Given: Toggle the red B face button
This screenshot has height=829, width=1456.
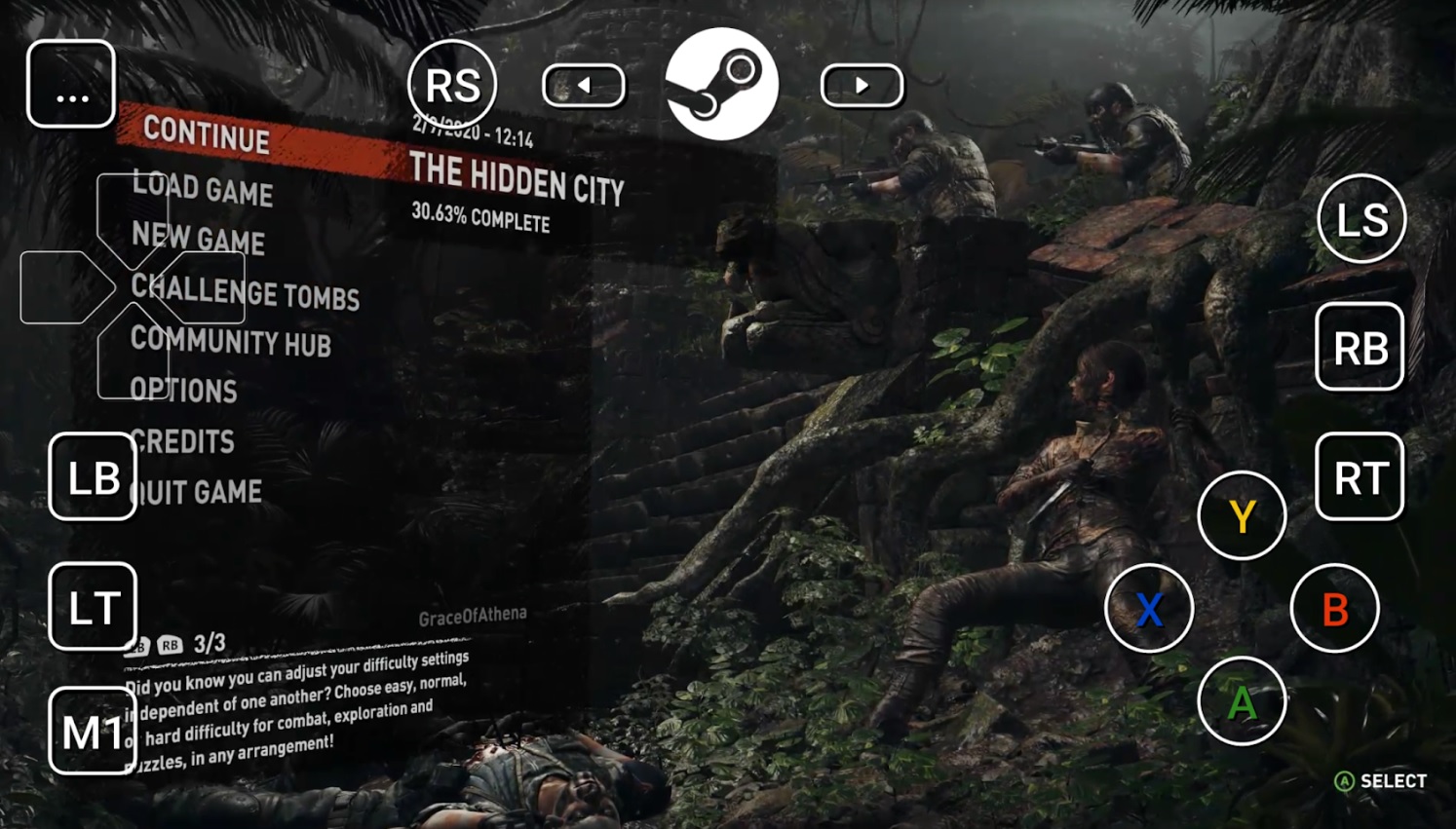Looking at the screenshot, I should coord(1335,608).
